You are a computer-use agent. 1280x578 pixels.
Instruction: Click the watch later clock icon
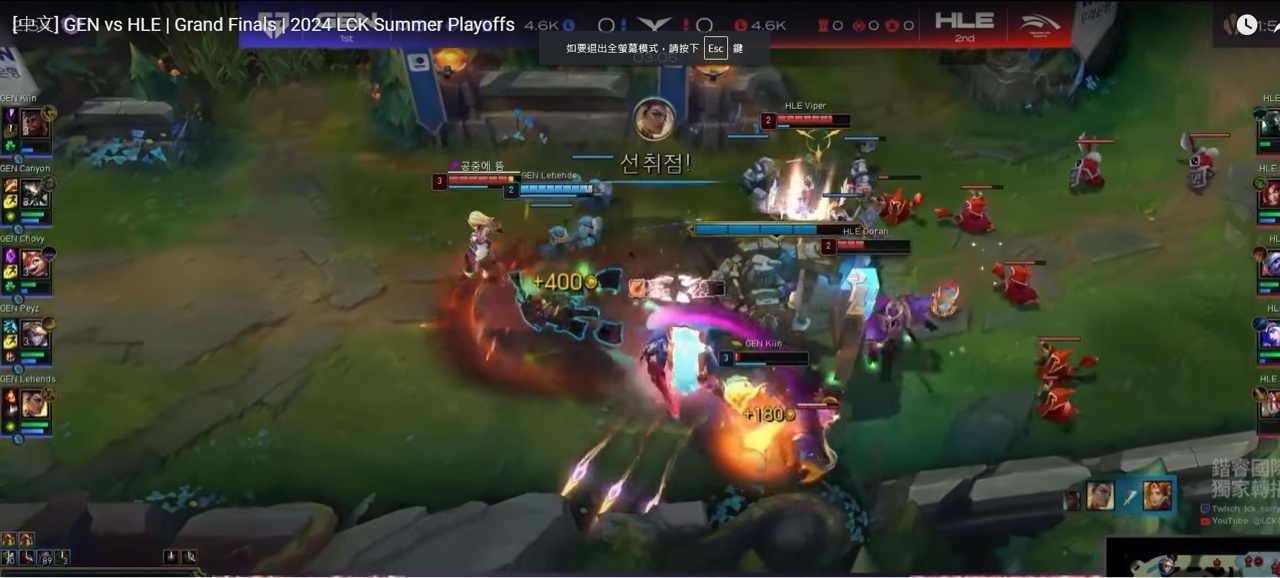pyautogui.click(x=1246, y=25)
